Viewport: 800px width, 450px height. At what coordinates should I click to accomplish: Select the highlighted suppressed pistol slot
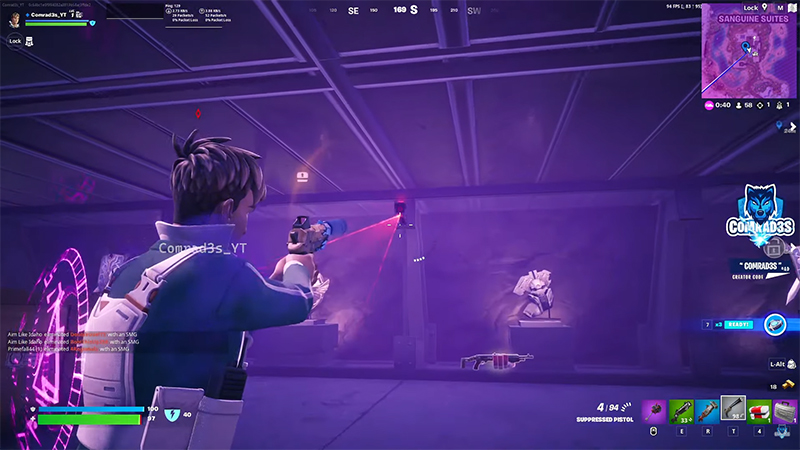click(x=733, y=408)
